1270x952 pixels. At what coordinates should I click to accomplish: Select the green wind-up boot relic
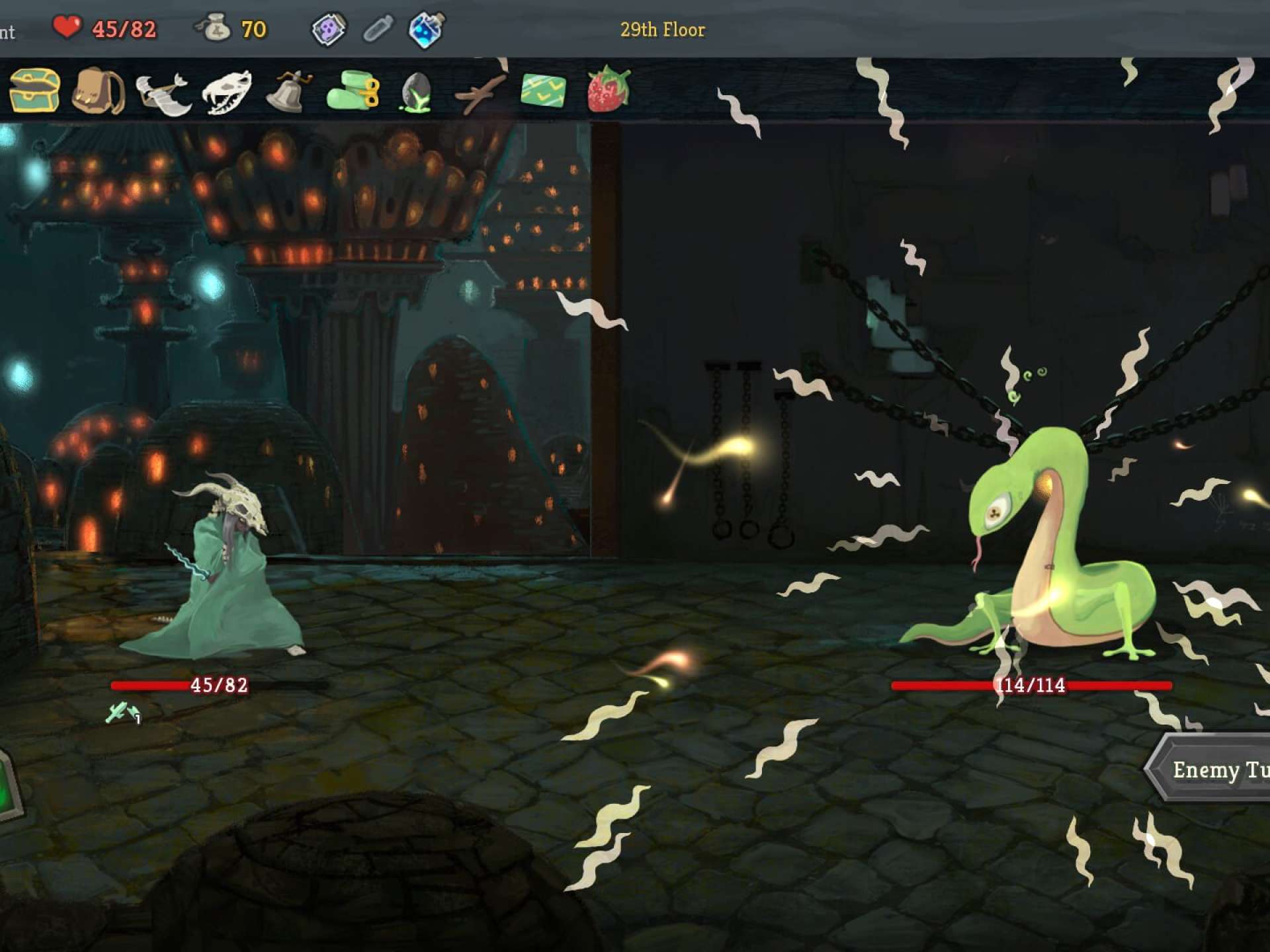(x=352, y=91)
